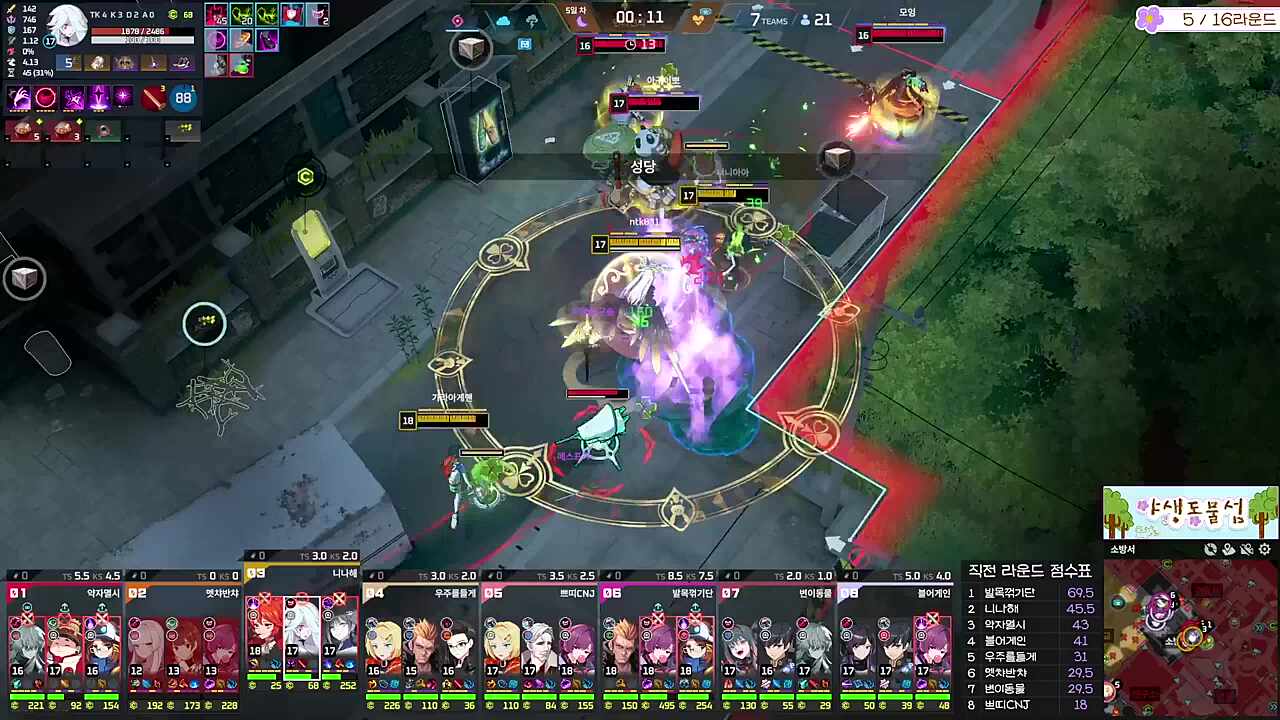The image size is (1280, 720).
Task: Select the item slot with count 45
Action: point(216,15)
